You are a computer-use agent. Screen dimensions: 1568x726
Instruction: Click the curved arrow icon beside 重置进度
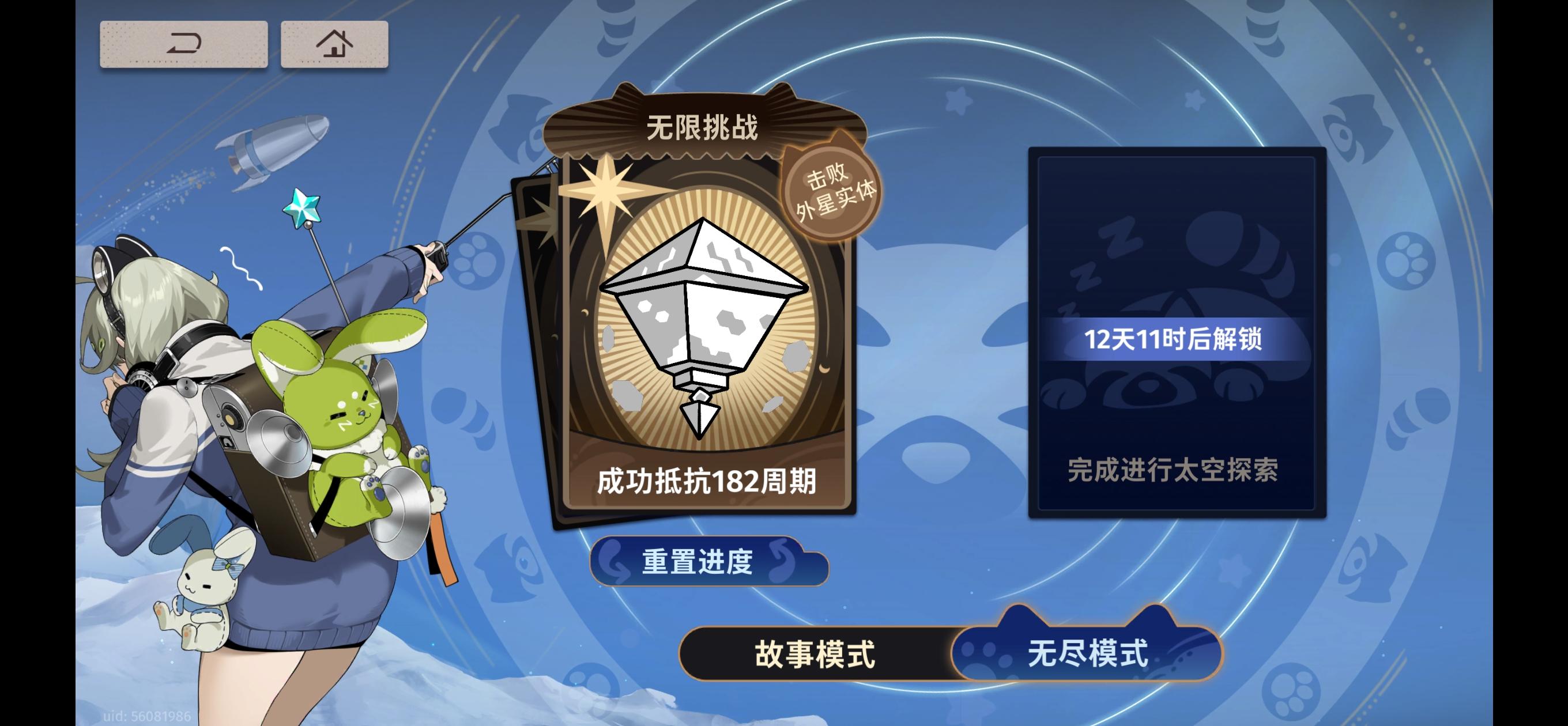point(615,563)
